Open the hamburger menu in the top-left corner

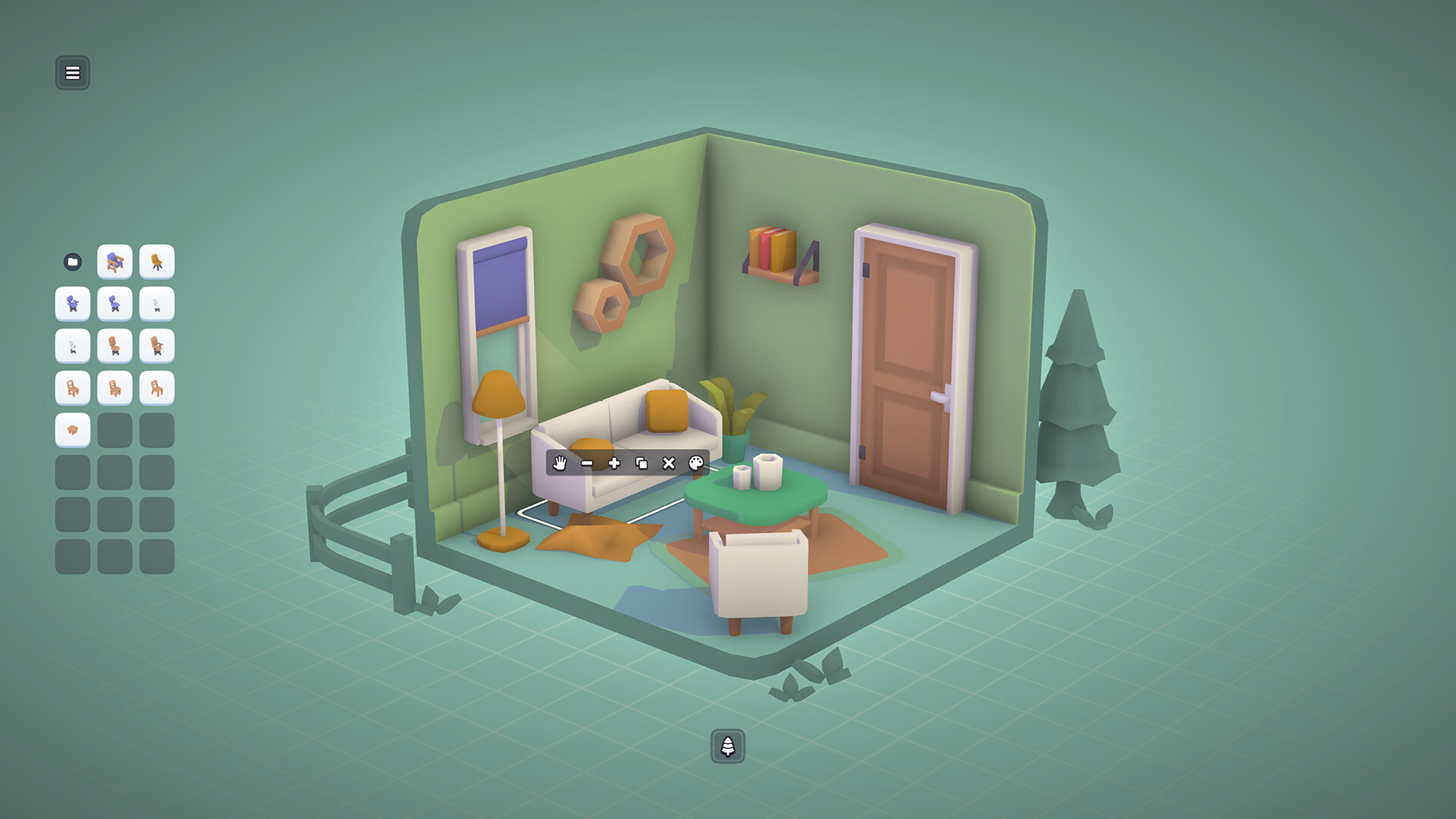tap(73, 73)
